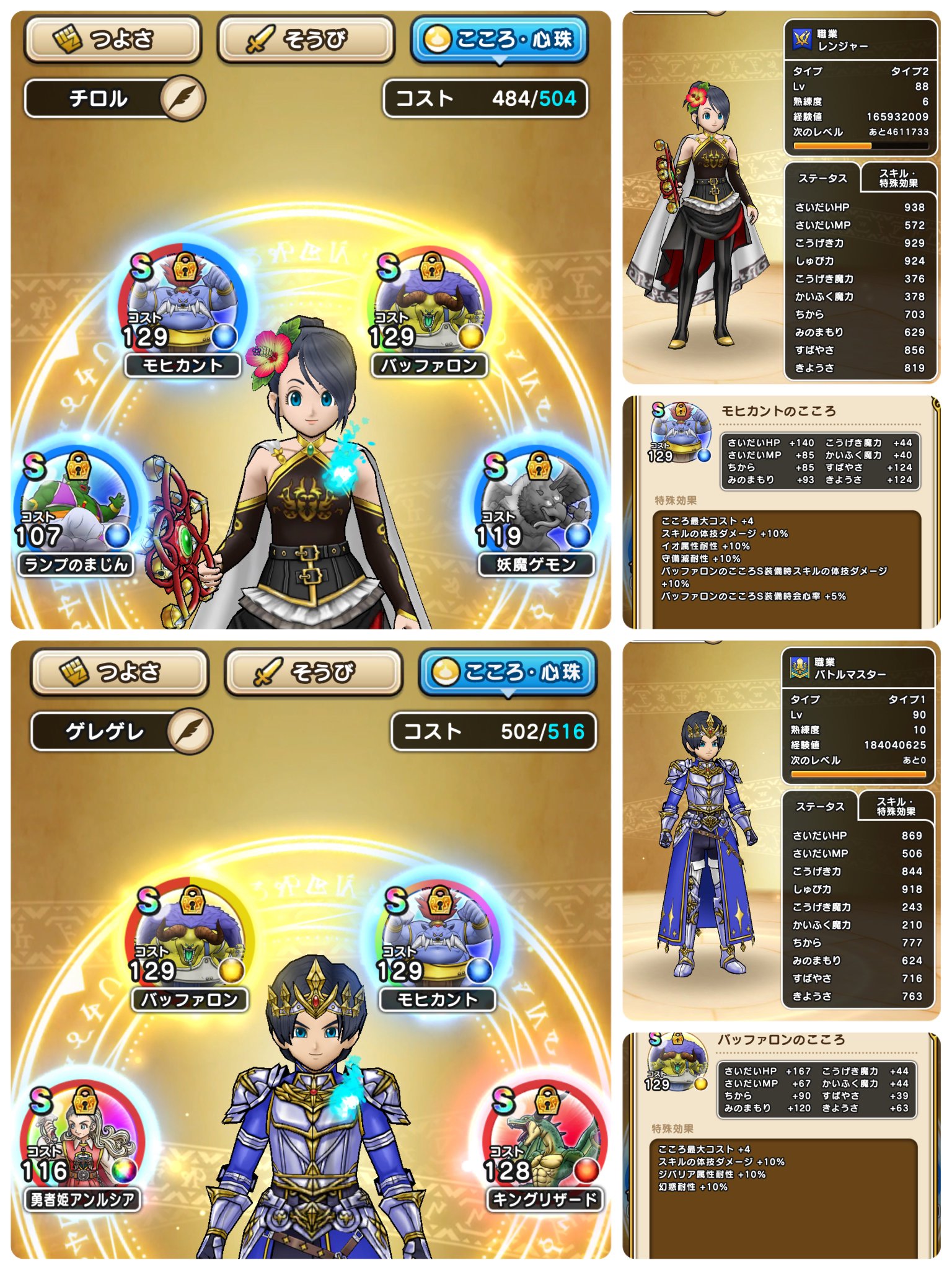
Task: Tap the レンジャー job crest icon
Action: pos(803,38)
